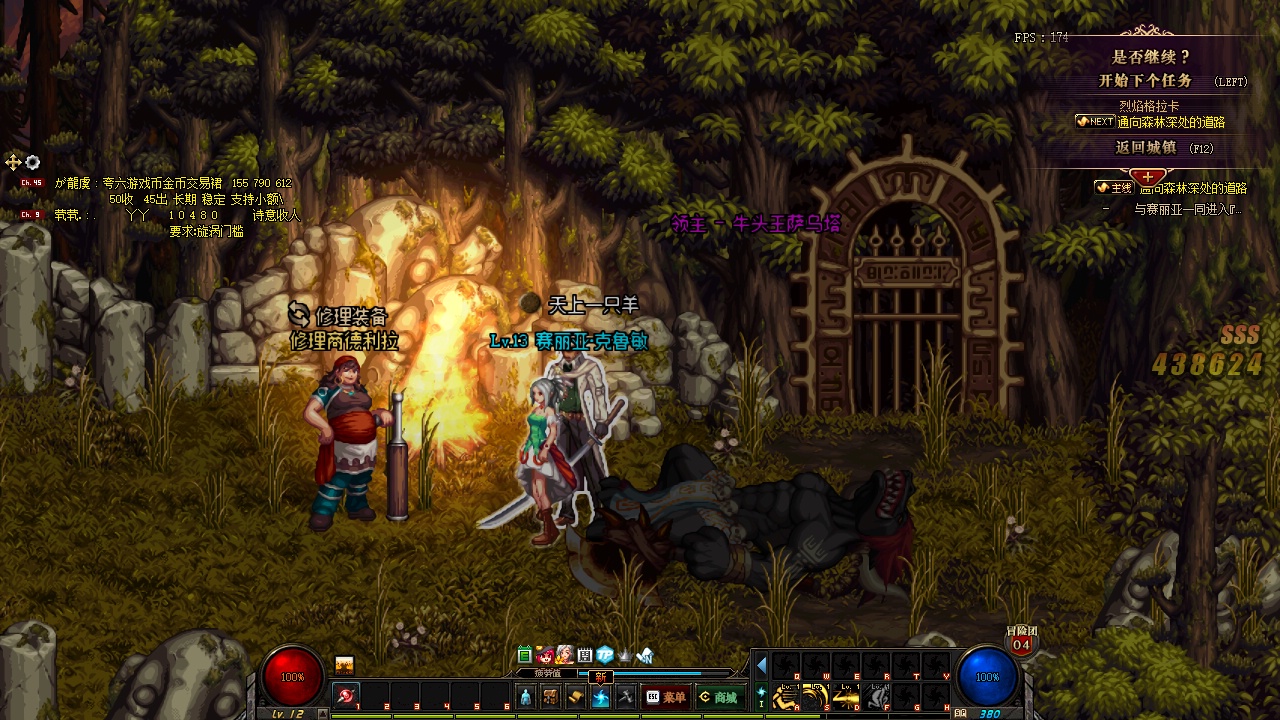Open the TP icon above the hotbar
The height and width of the screenshot is (720, 1280).
(605, 656)
